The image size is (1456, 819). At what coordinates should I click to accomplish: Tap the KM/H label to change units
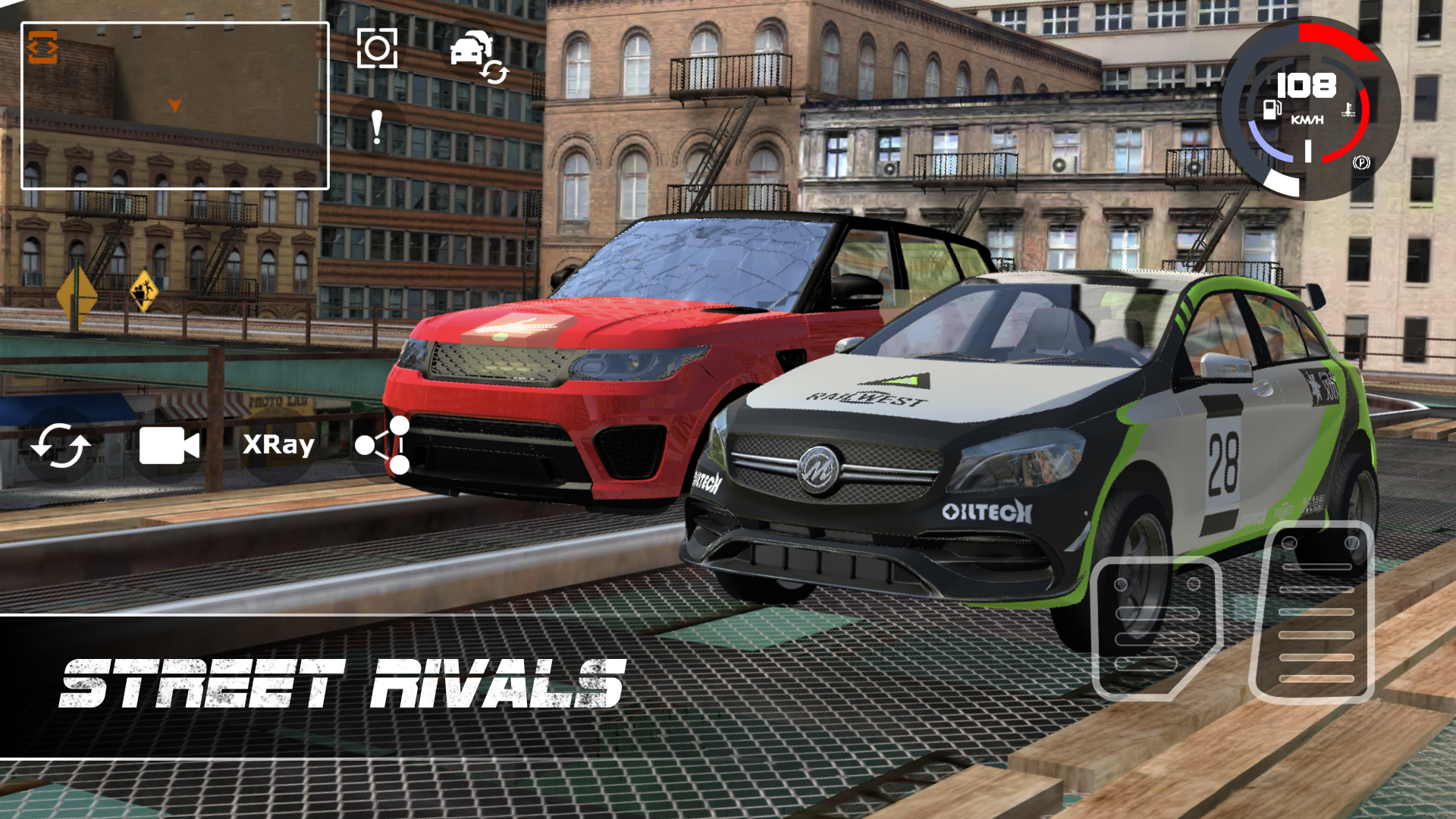click(1306, 118)
